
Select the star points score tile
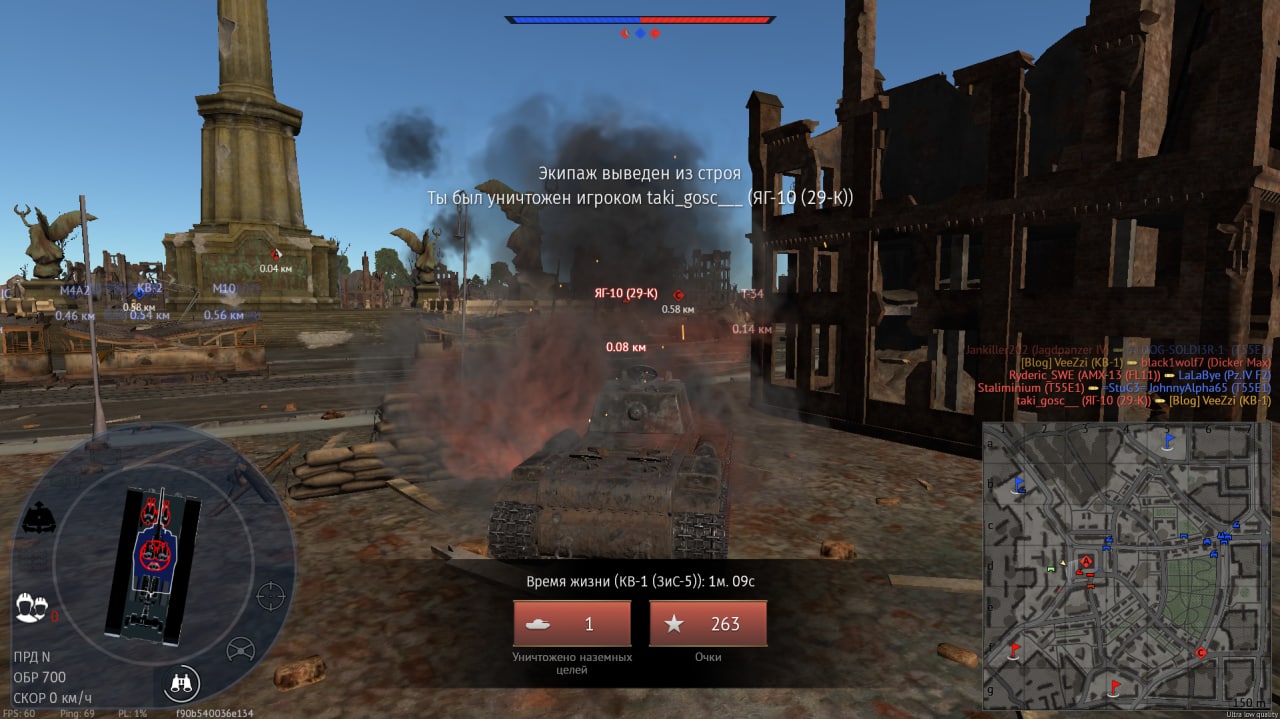tap(708, 624)
